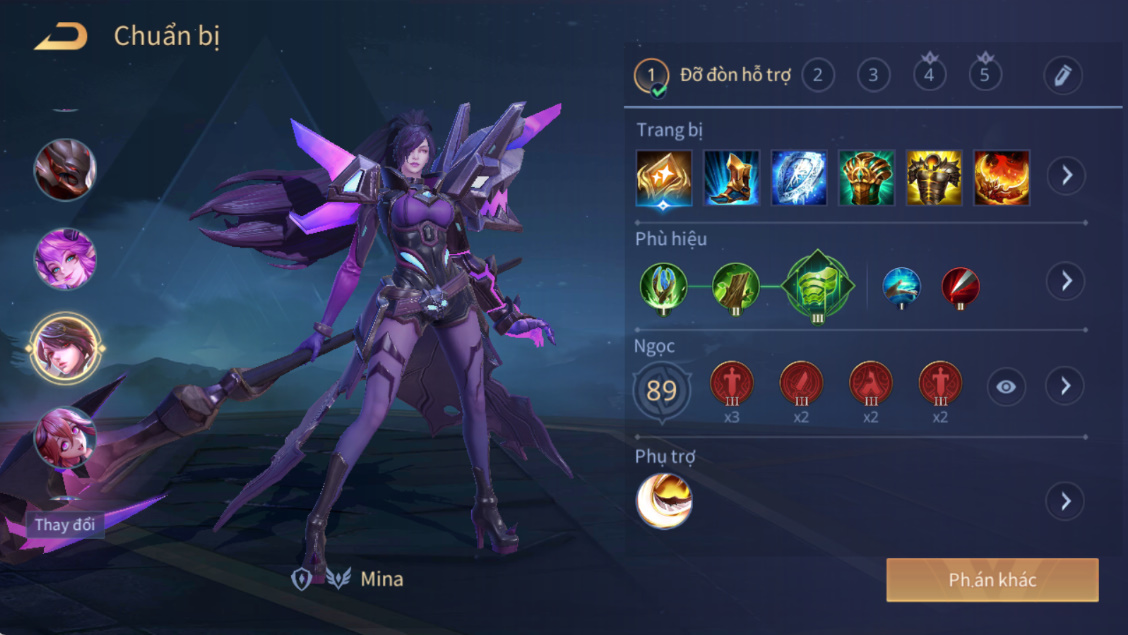Viewport: 1128px width, 635px height.
Task: Choose the blue ice shield item
Action: (x=799, y=177)
